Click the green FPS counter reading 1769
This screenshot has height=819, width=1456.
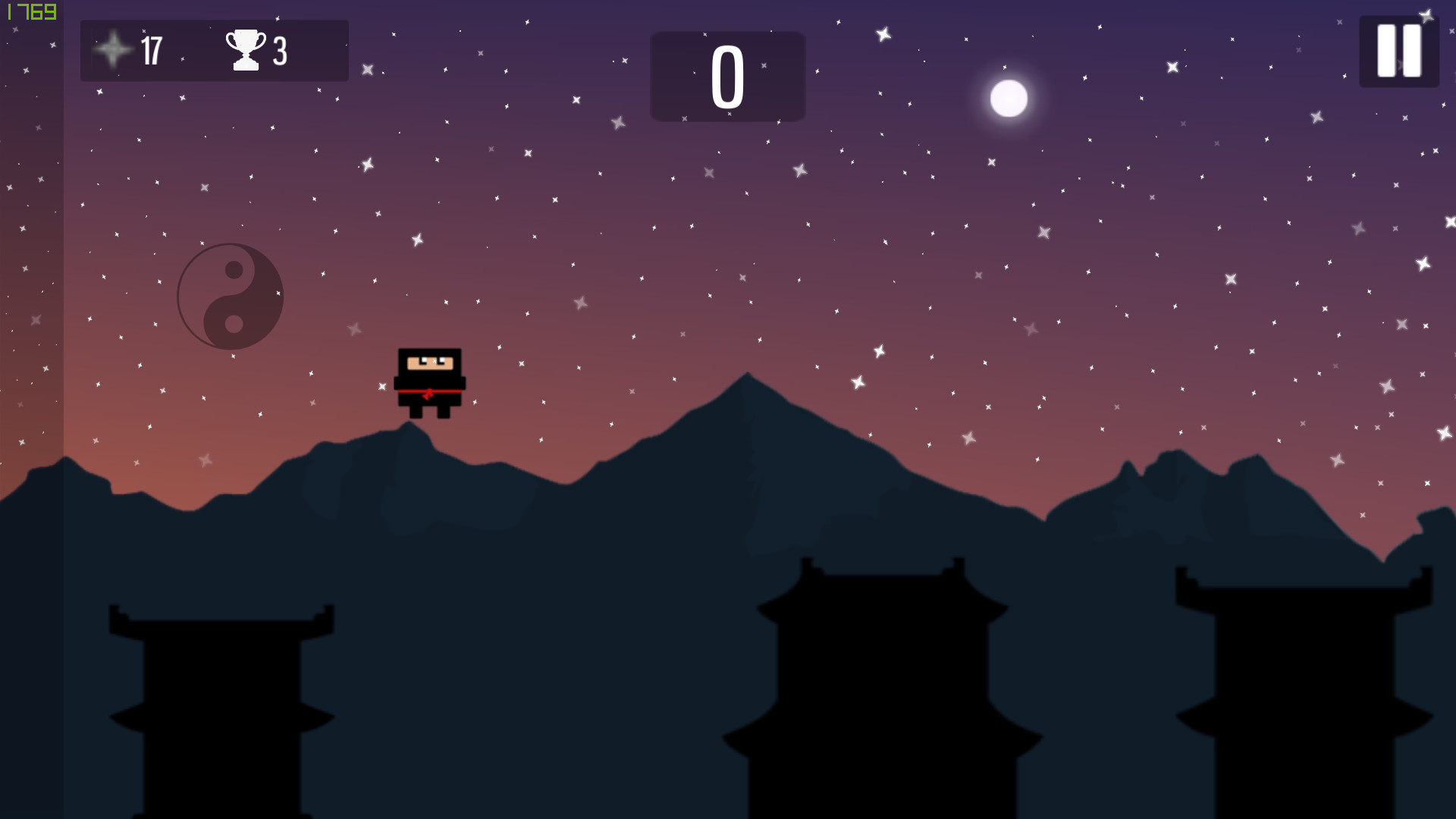(30, 11)
